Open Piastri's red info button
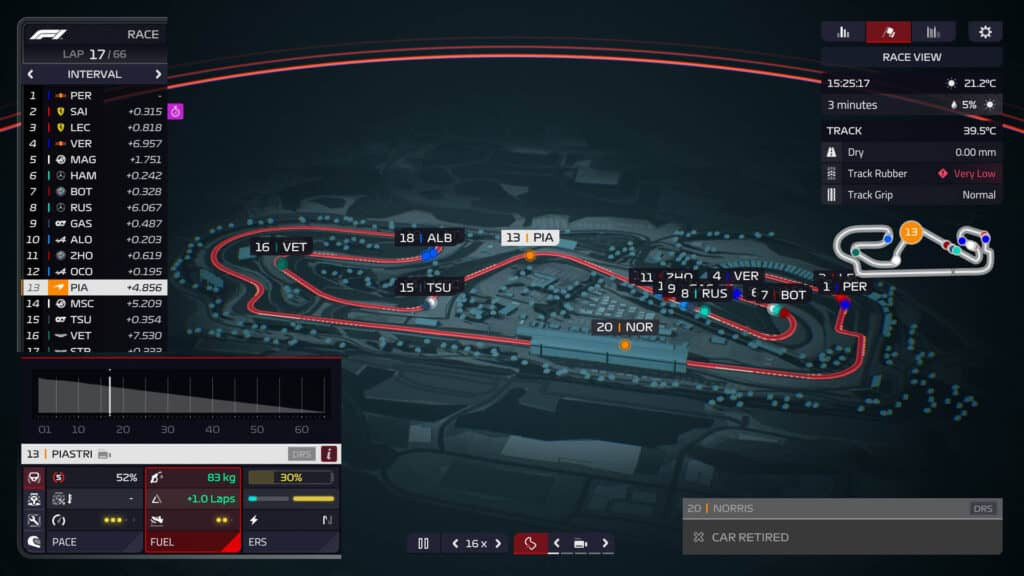 tap(329, 454)
